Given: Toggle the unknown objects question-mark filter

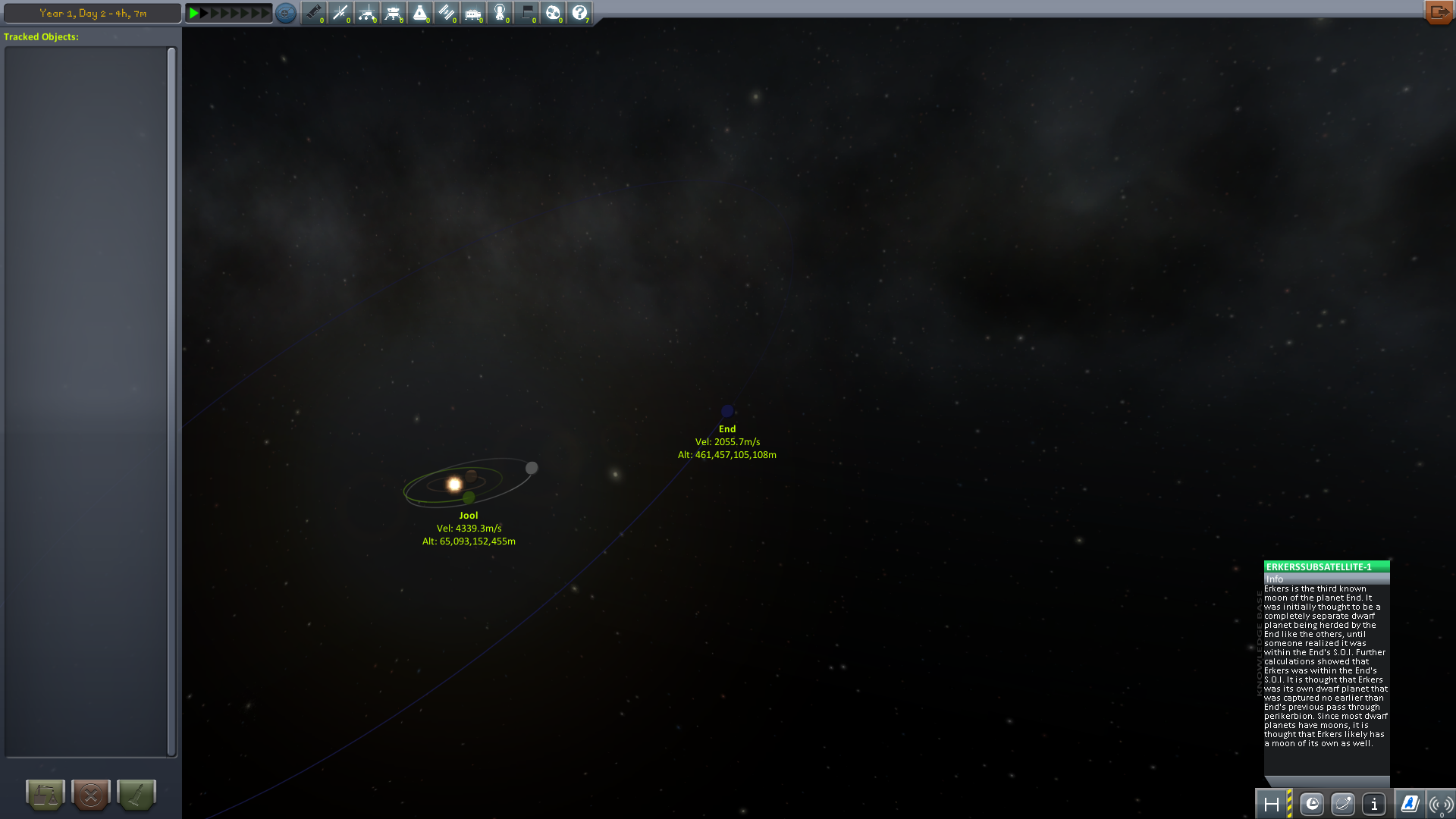Looking at the screenshot, I should point(579,13).
